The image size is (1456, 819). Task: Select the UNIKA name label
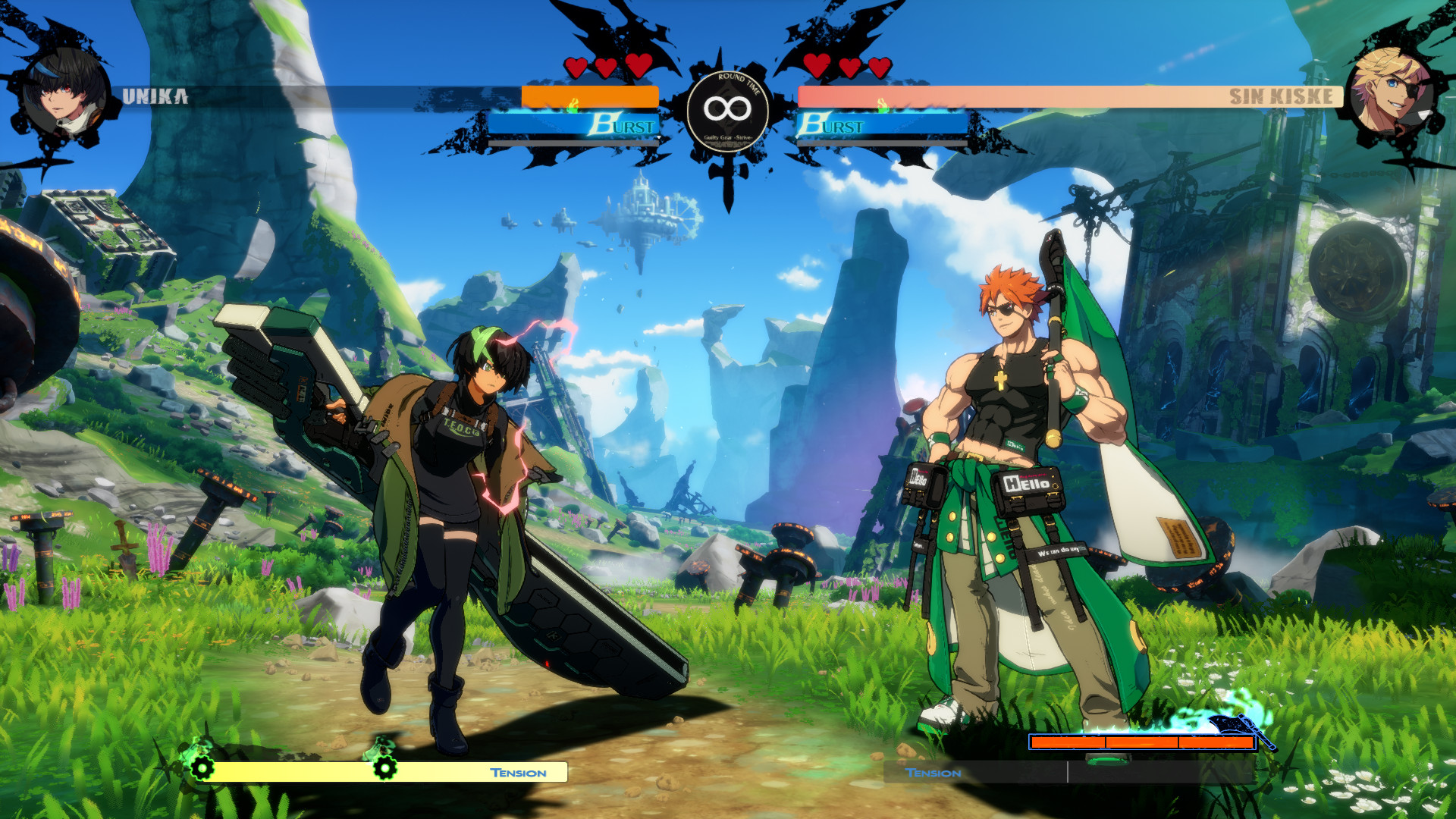(x=155, y=96)
